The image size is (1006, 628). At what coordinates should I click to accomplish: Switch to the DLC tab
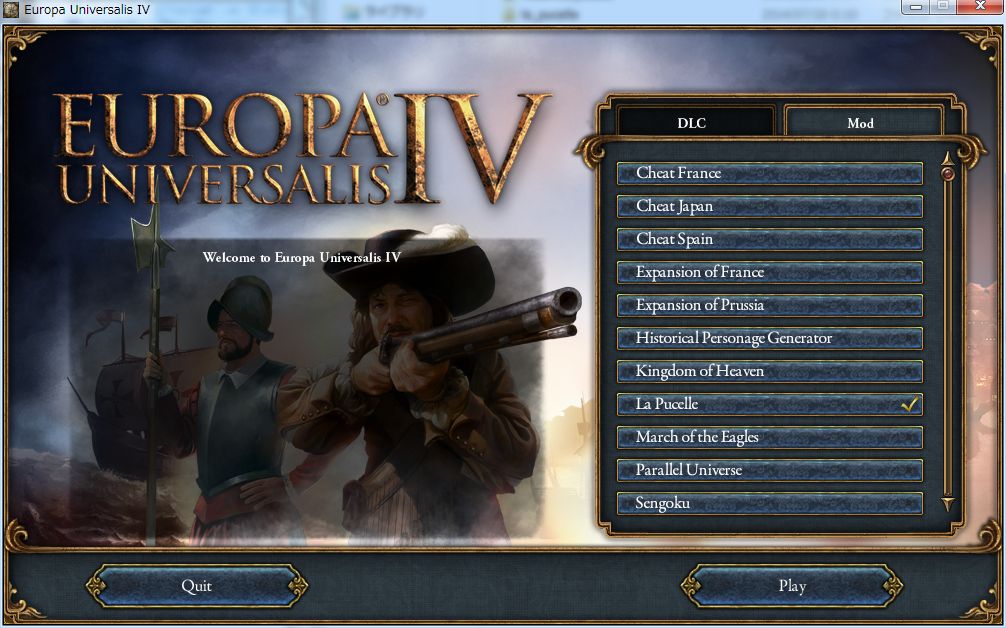coord(692,123)
